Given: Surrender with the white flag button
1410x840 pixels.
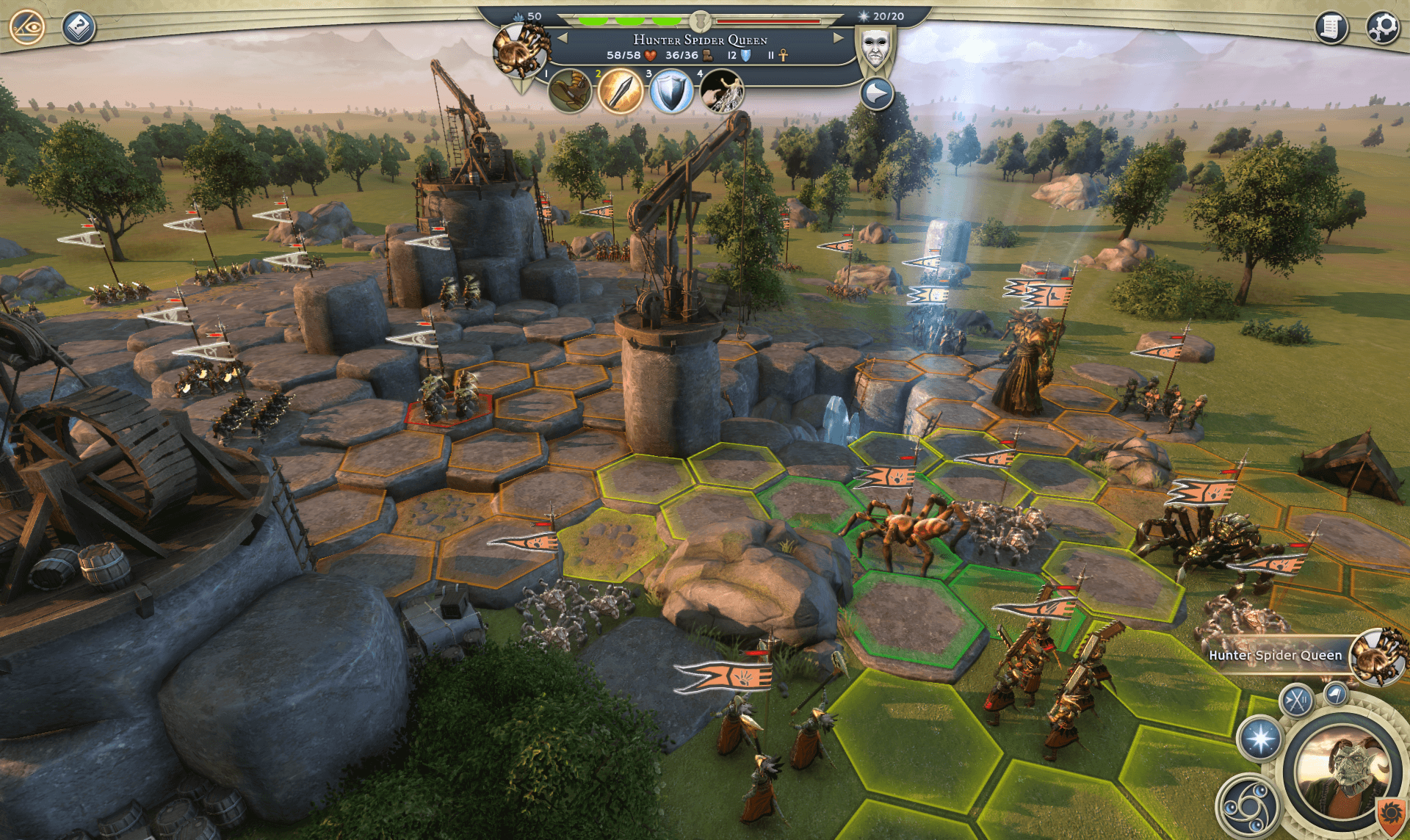Looking at the screenshot, I should [x=1336, y=693].
